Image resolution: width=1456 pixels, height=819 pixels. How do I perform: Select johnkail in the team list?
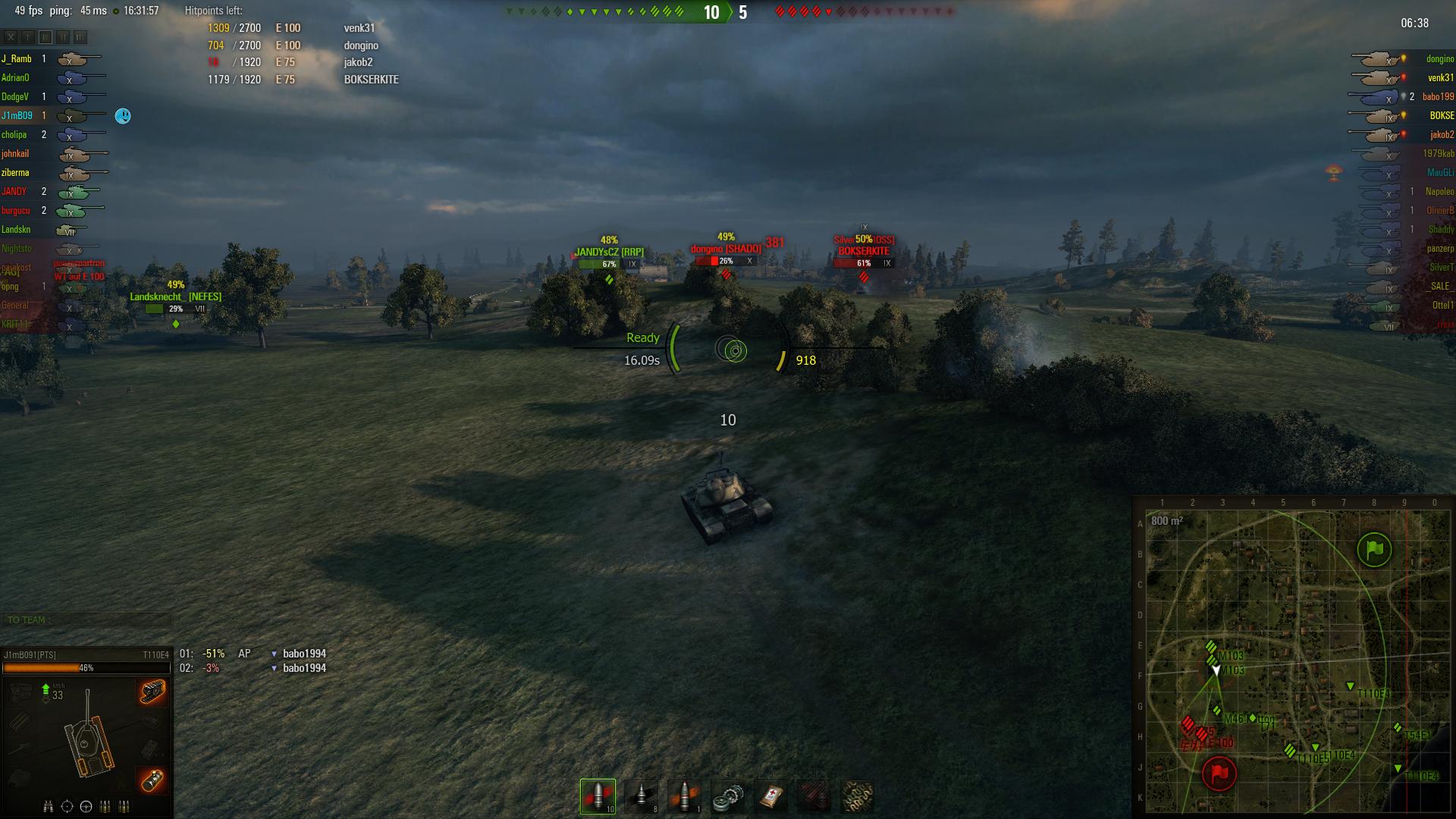(15, 154)
